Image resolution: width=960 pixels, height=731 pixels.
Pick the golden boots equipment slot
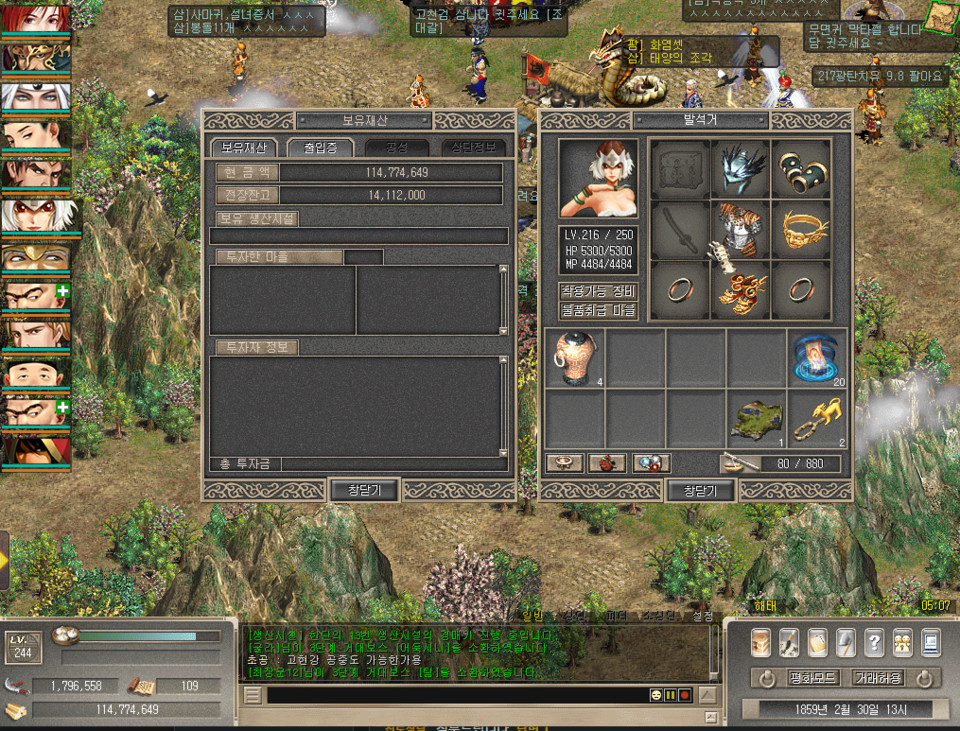[x=740, y=291]
